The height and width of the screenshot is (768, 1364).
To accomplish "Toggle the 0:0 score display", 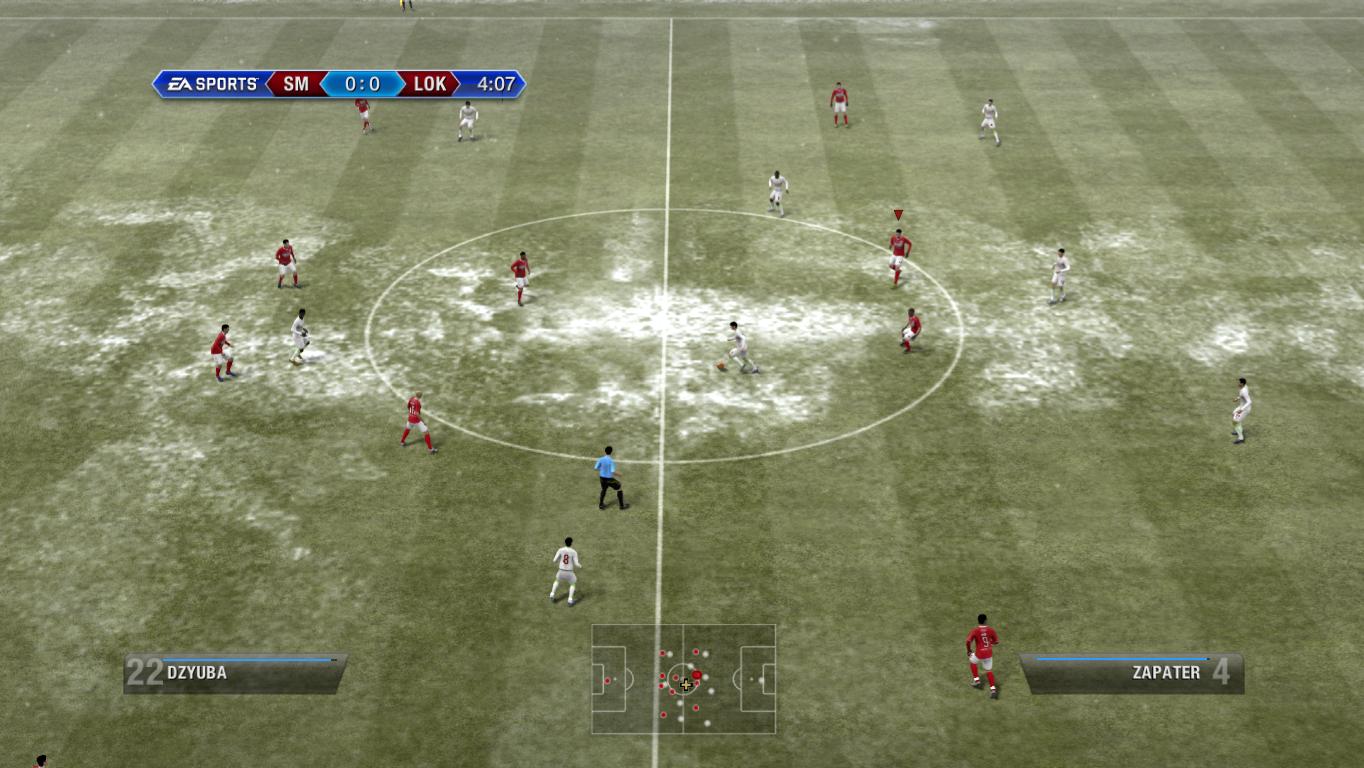I will [x=362, y=85].
